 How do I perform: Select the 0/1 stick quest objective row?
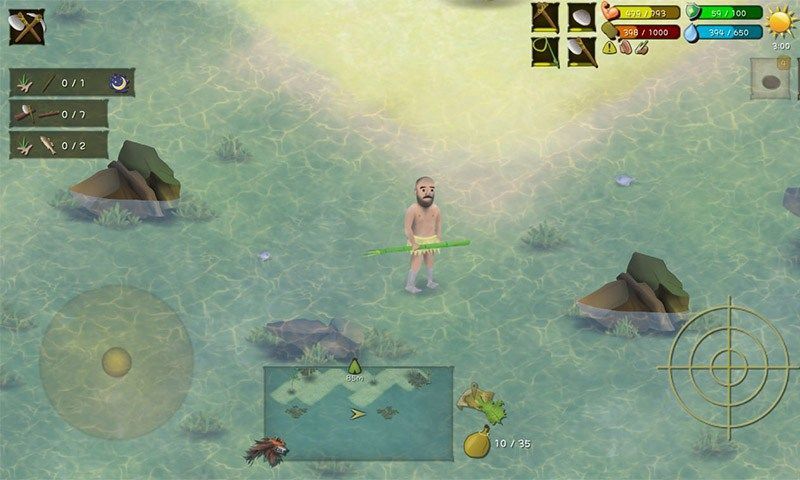[x=57, y=82]
